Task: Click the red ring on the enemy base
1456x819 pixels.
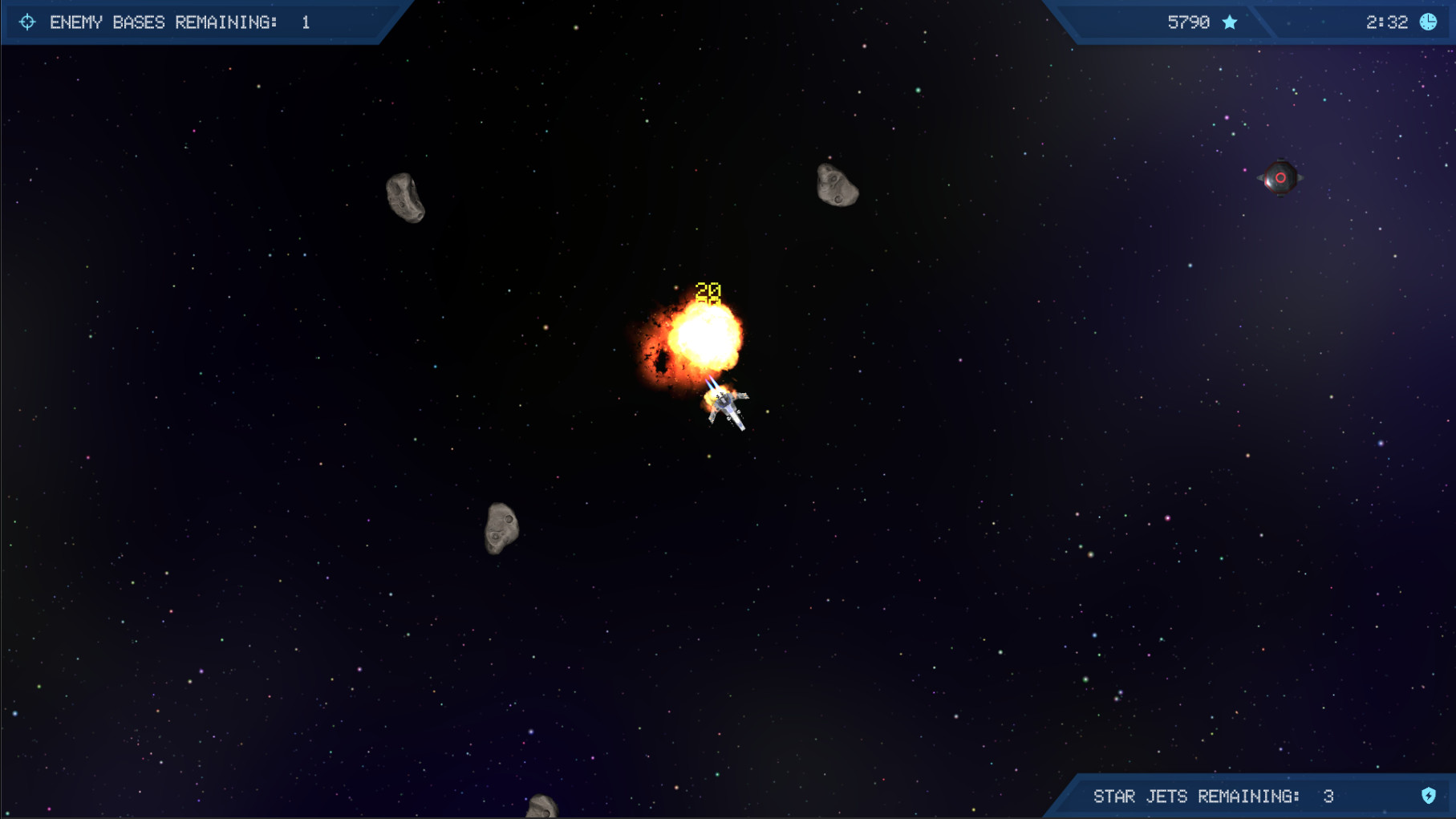Action: (x=1282, y=176)
